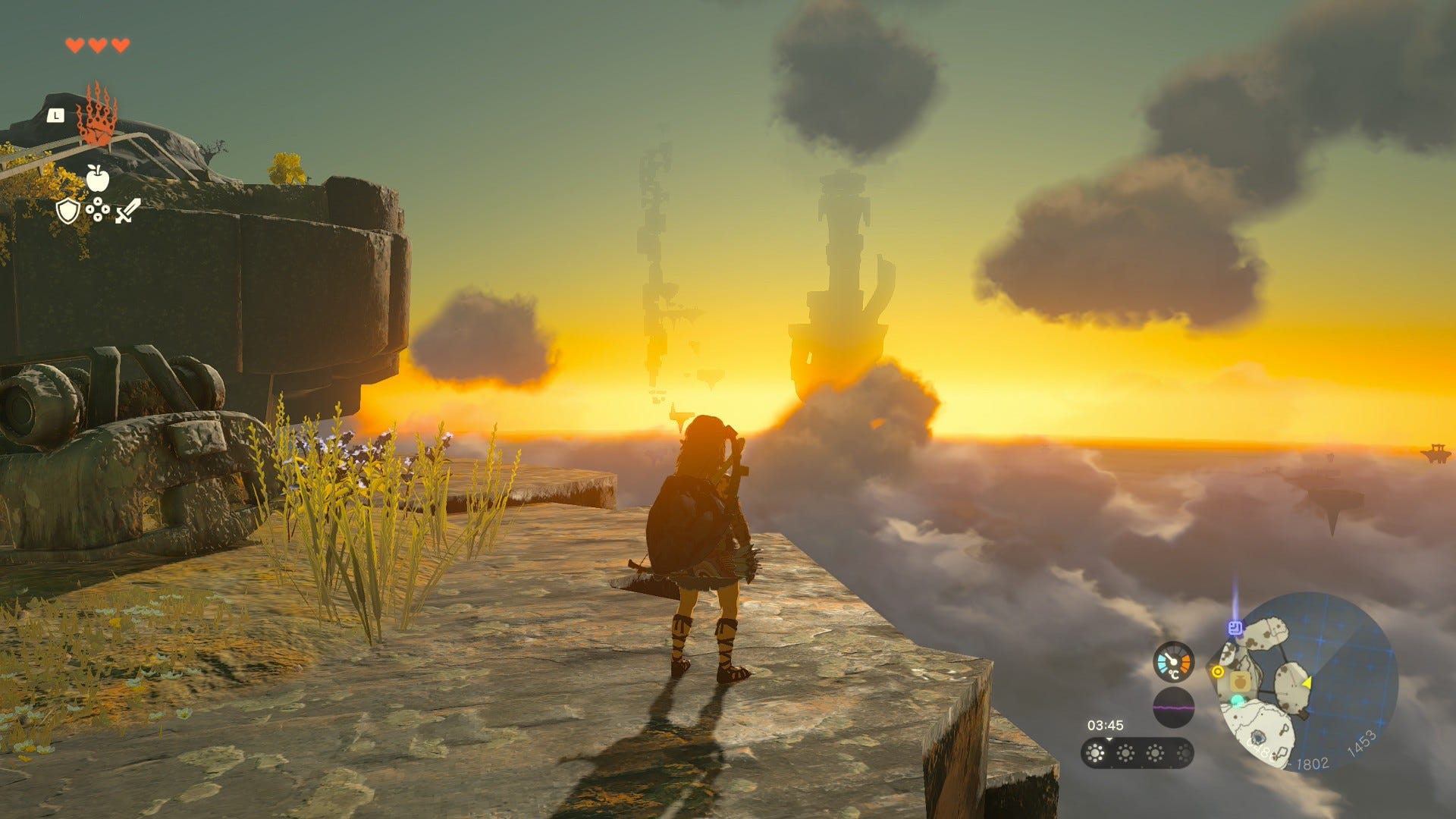The height and width of the screenshot is (819, 1456).
Task: Select the glowing teal marker on minimap
Action: tap(1237, 701)
